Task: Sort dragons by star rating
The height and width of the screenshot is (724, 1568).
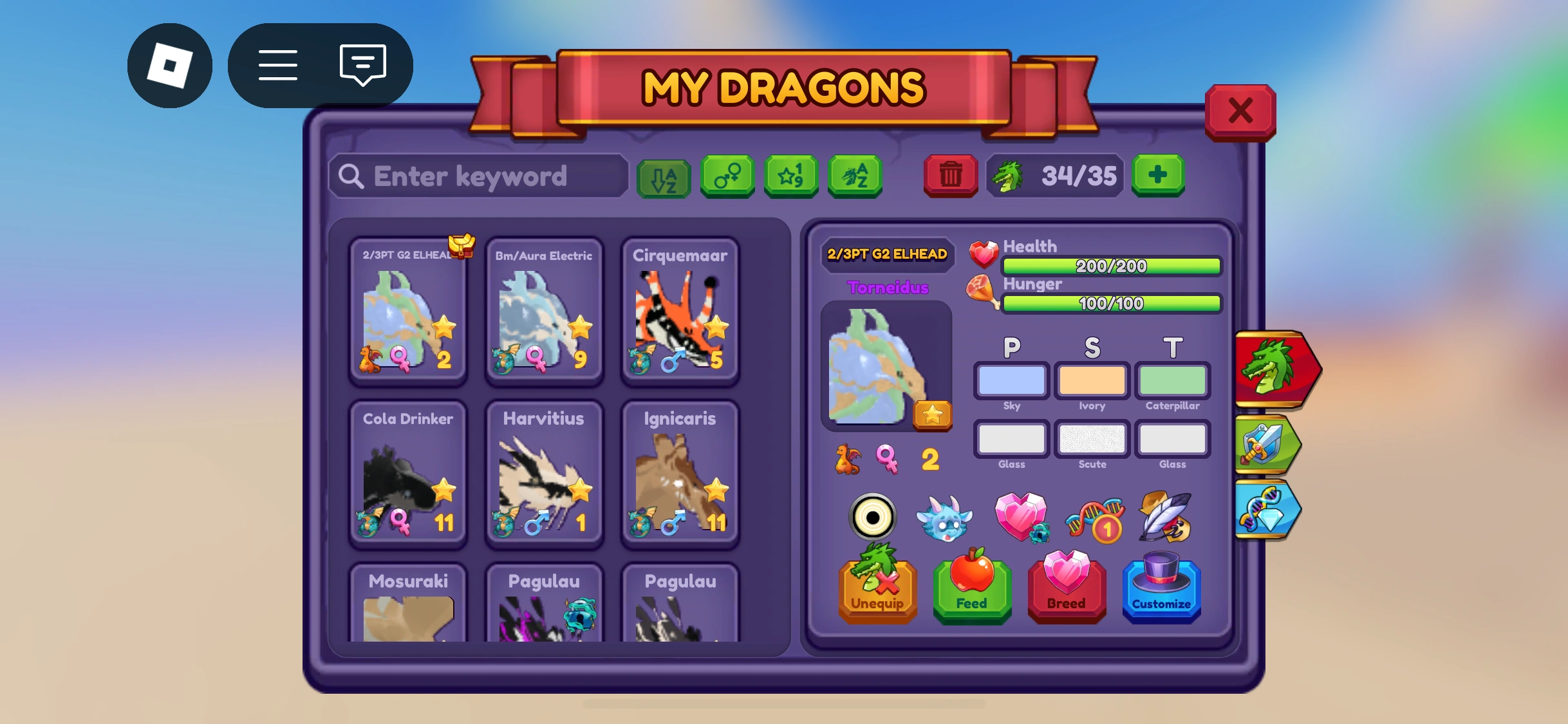Action: 790,176
